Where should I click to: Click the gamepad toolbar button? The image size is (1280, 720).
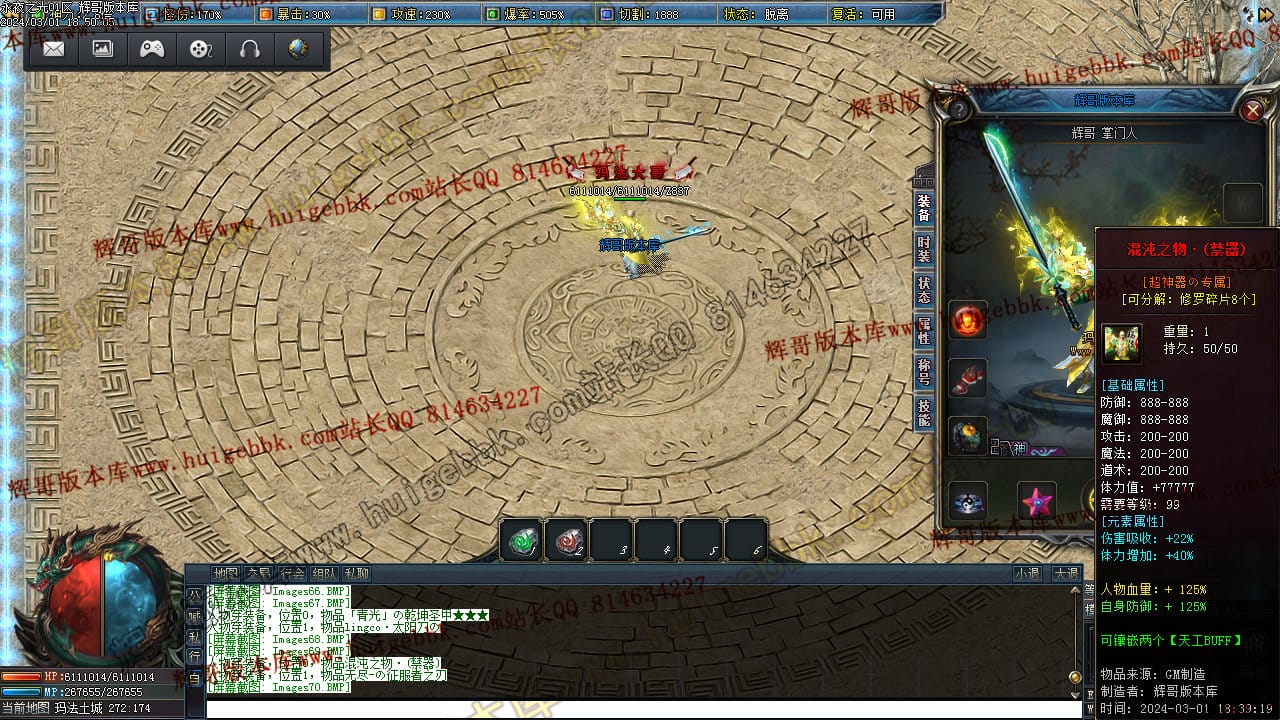click(152, 49)
